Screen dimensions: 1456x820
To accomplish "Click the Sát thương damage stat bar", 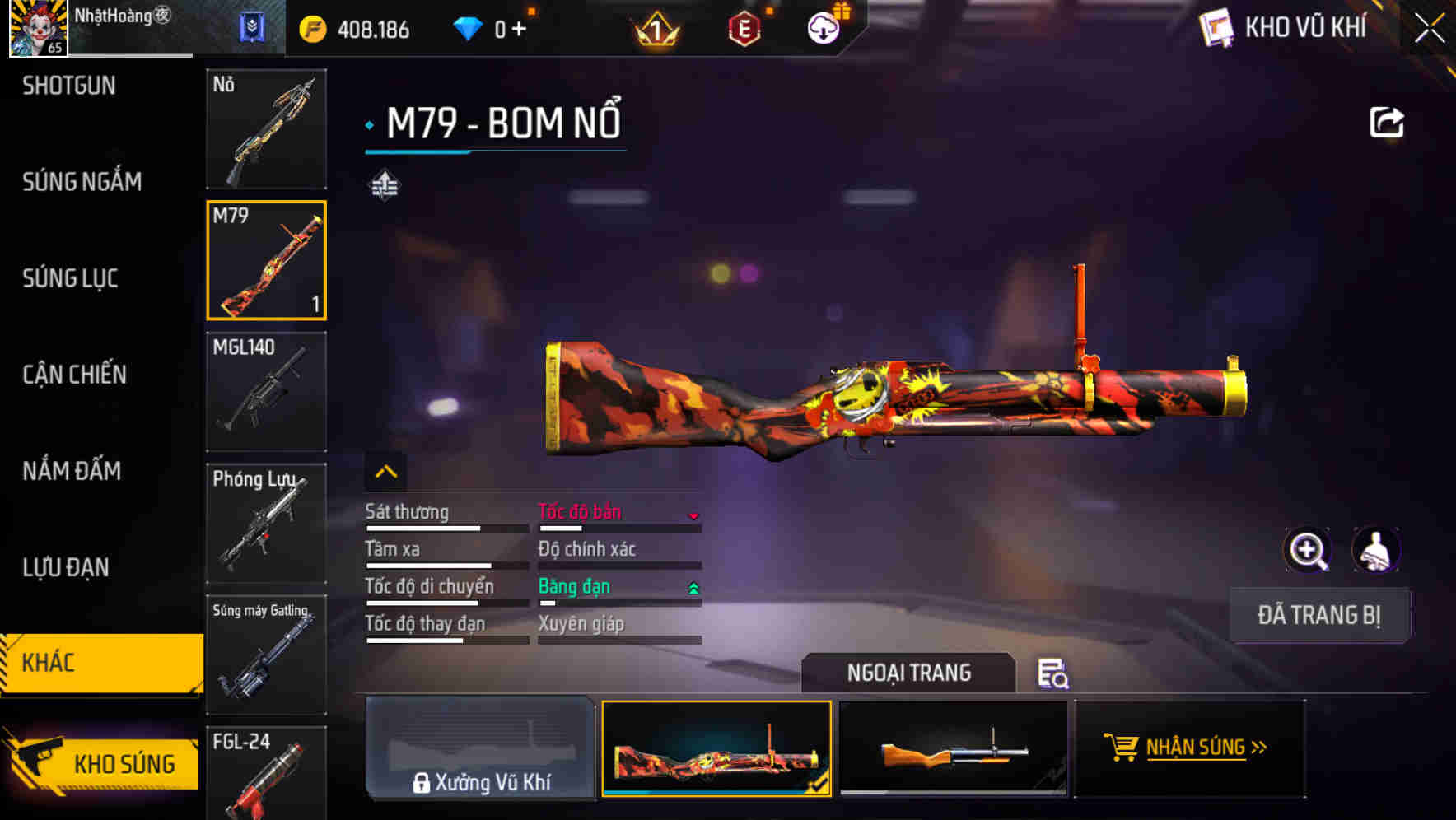I will (x=445, y=527).
